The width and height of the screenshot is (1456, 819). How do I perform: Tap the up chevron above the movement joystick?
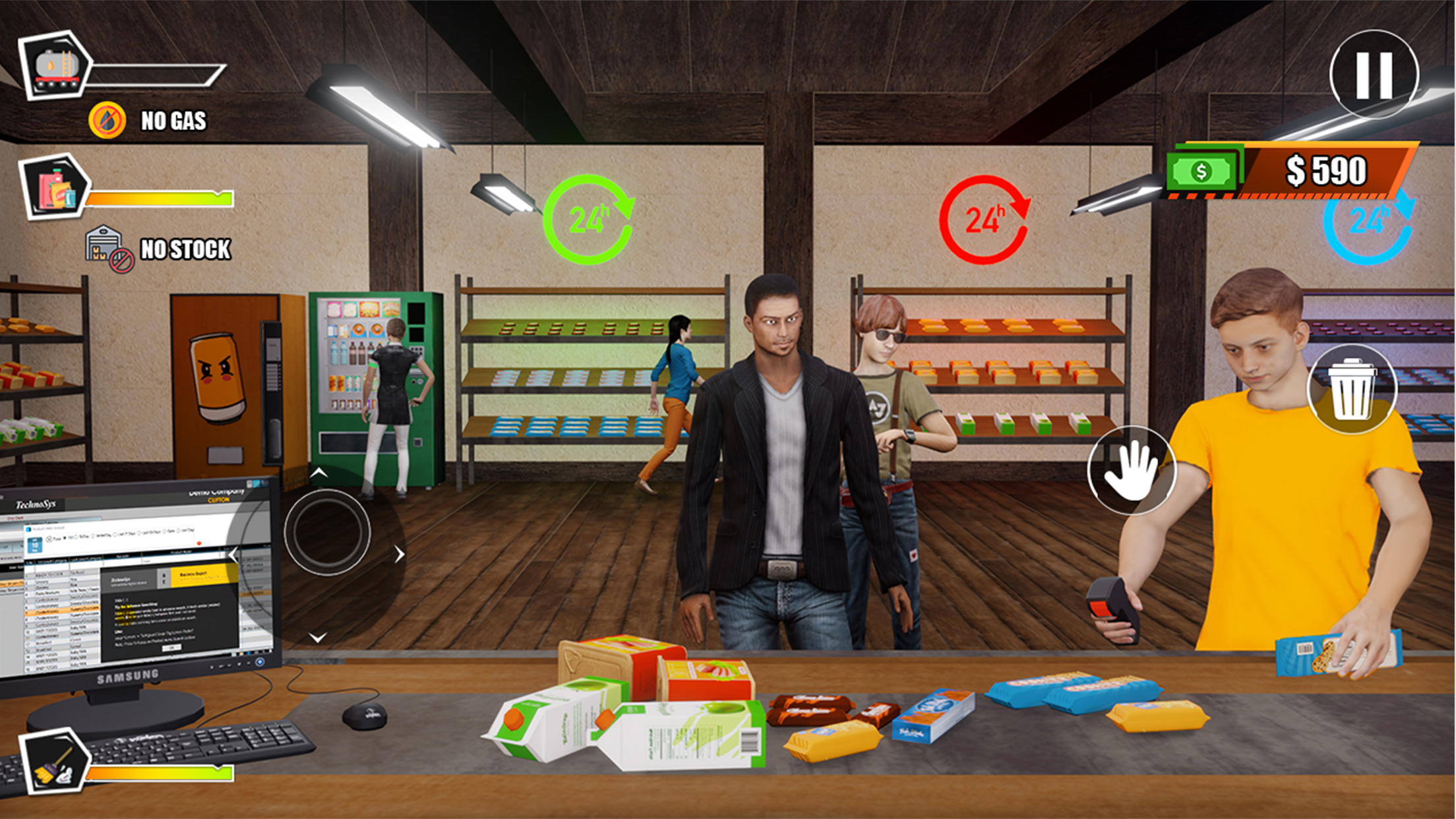tap(318, 473)
